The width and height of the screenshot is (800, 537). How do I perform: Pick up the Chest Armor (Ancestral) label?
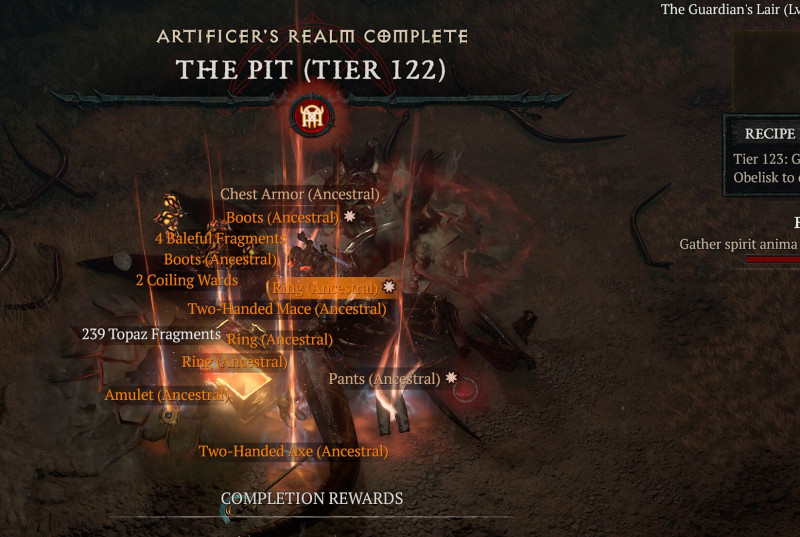coord(299,194)
